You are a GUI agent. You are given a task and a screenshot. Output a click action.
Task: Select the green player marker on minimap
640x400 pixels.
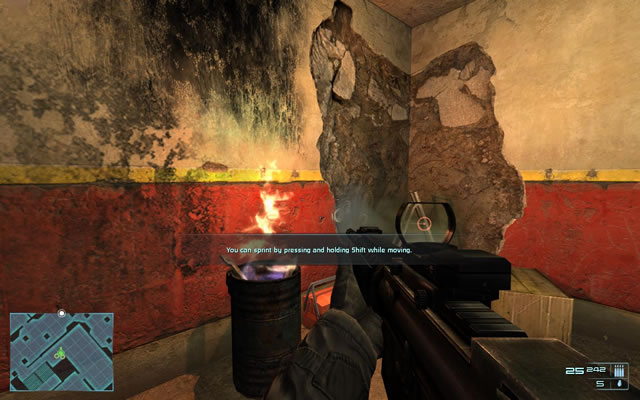coord(60,352)
